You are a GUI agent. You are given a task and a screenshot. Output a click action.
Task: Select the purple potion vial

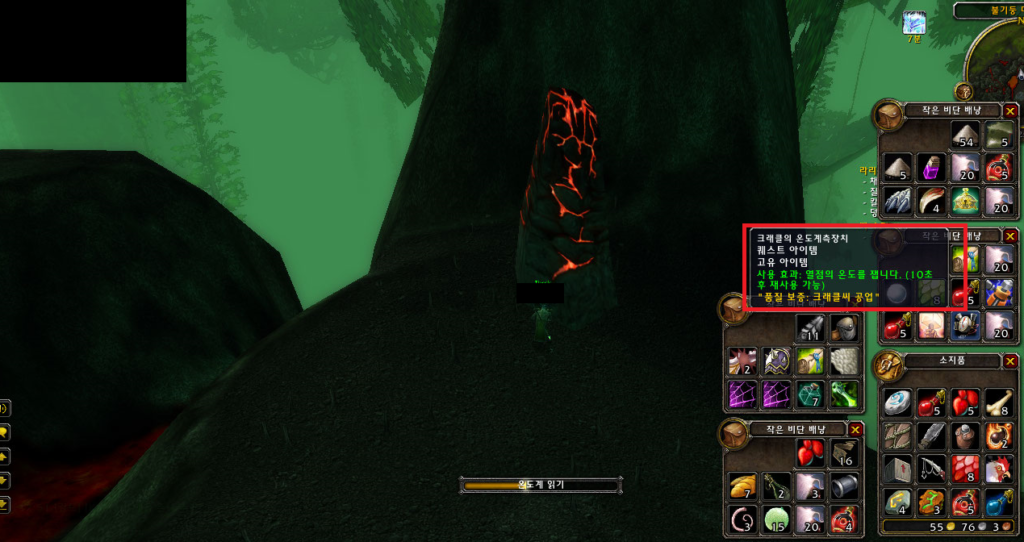click(x=930, y=167)
